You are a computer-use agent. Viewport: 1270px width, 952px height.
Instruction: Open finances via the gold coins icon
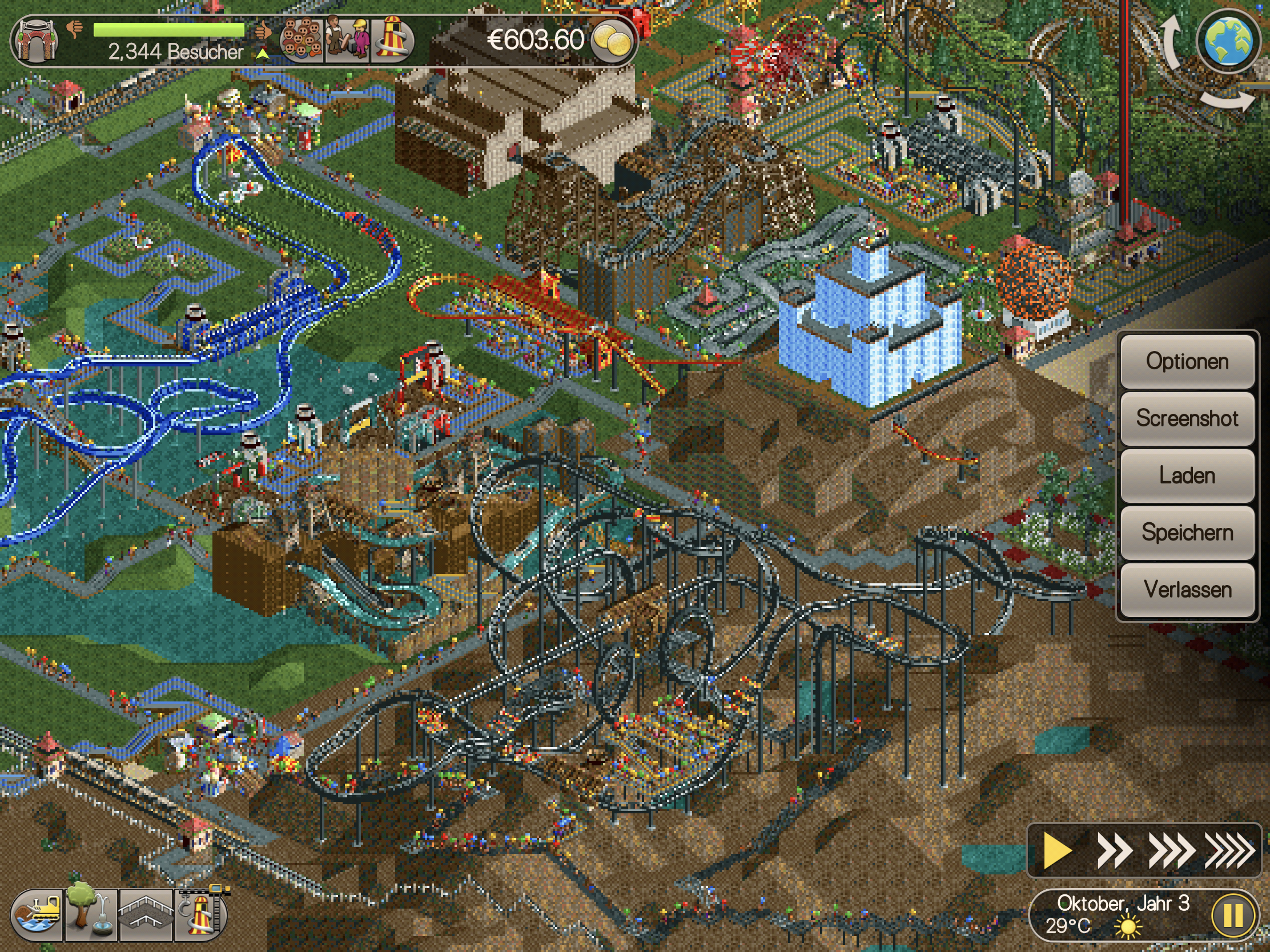[x=612, y=40]
